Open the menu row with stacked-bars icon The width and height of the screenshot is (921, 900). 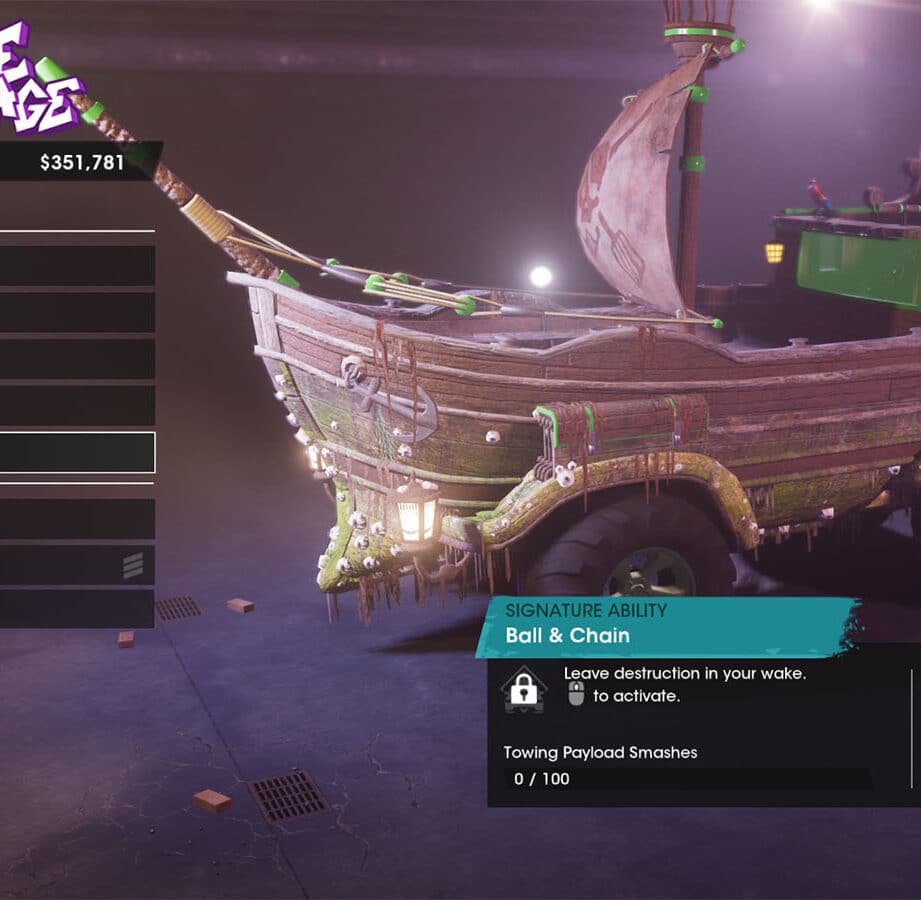[x=77, y=566]
